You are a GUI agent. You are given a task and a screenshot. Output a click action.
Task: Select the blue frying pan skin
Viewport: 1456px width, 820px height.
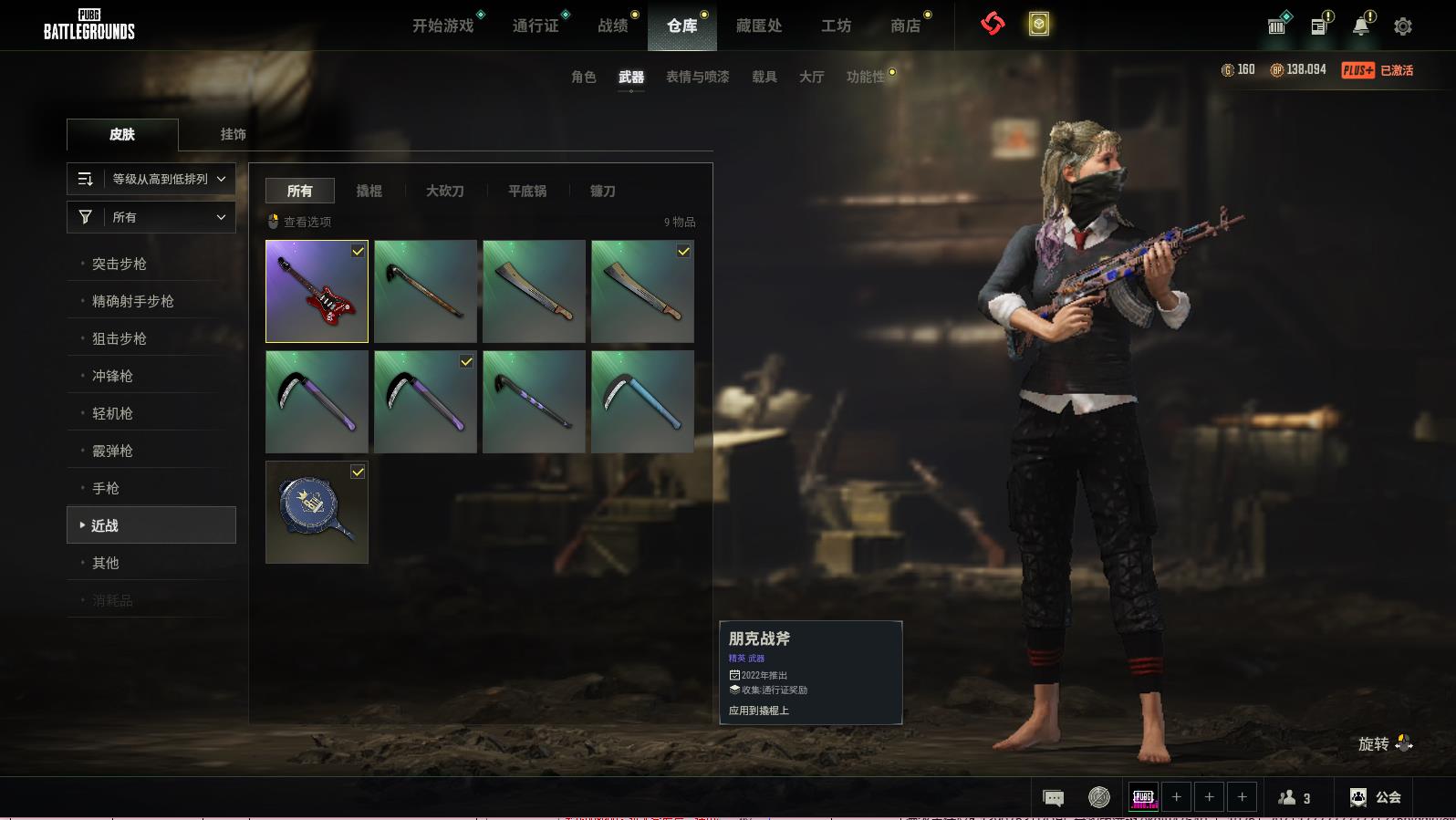(x=317, y=512)
